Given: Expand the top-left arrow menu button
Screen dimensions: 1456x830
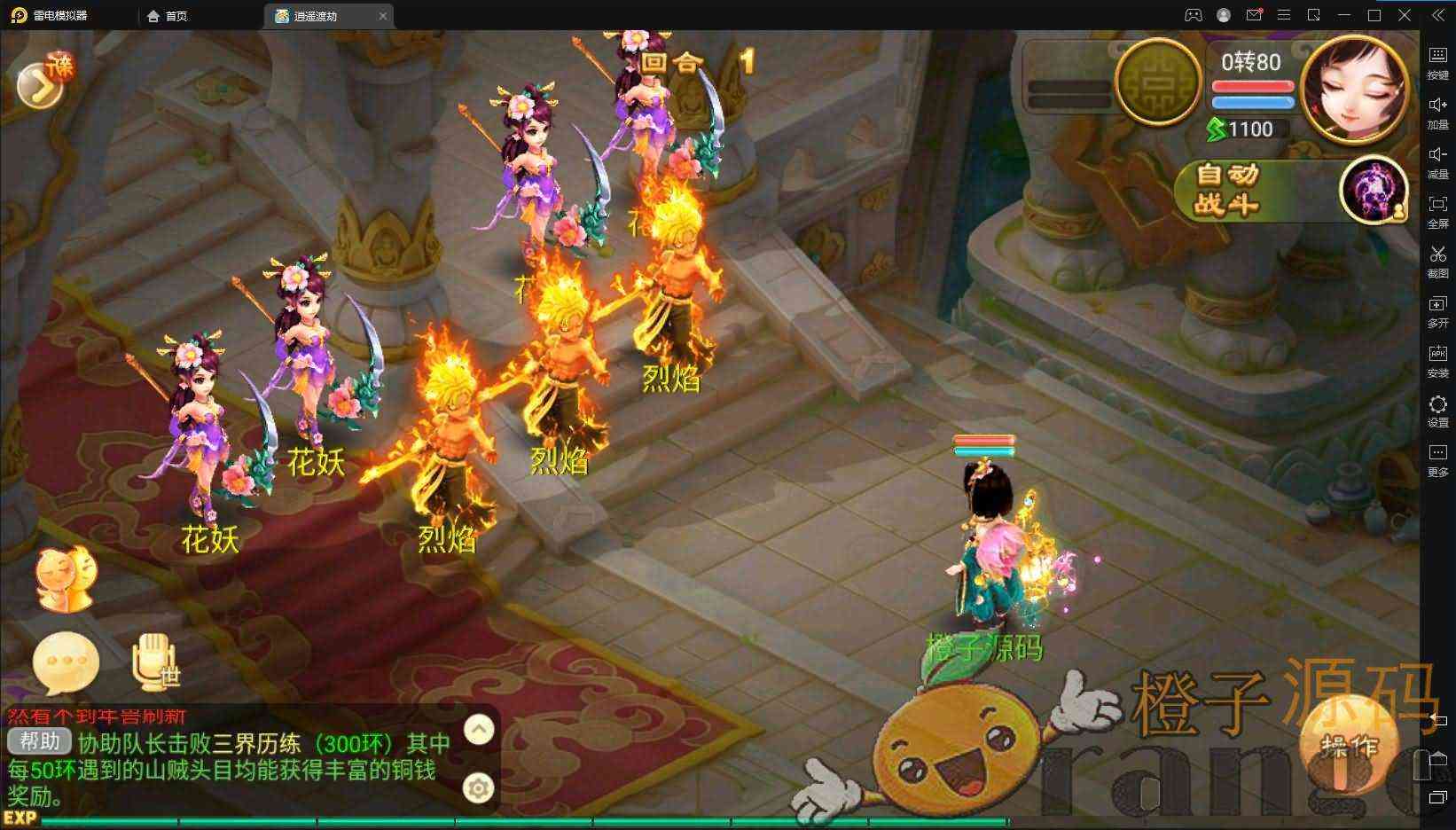Looking at the screenshot, I should coord(40,84).
